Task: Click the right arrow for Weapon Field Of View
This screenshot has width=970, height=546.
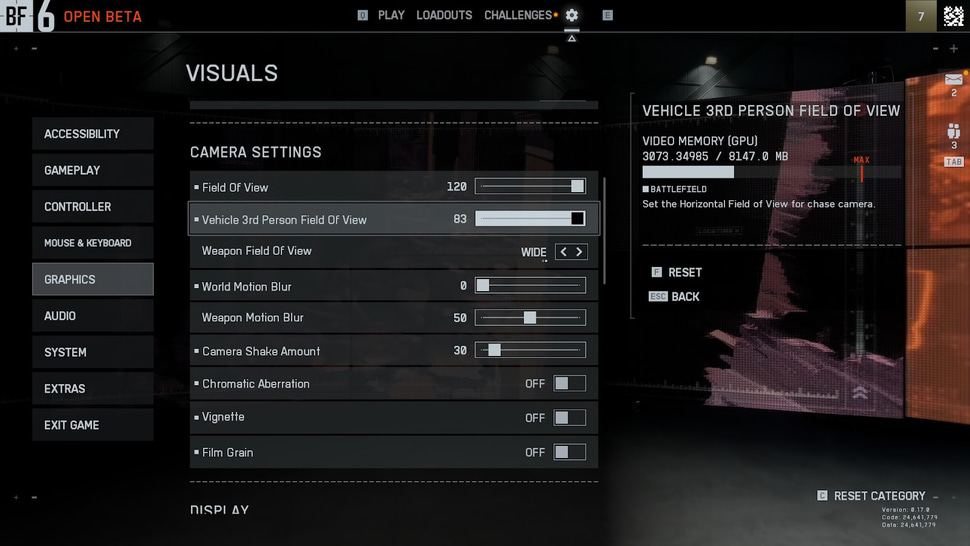Action: [x=579, y=252]
